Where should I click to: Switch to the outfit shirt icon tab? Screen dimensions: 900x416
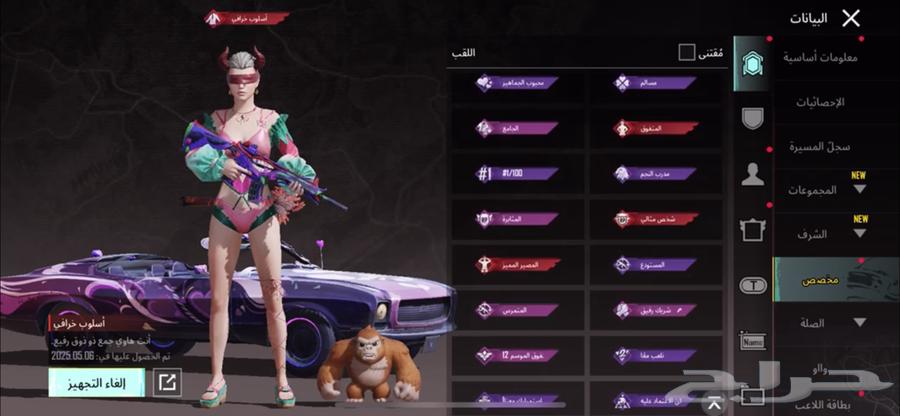click(x=752, y=231)
